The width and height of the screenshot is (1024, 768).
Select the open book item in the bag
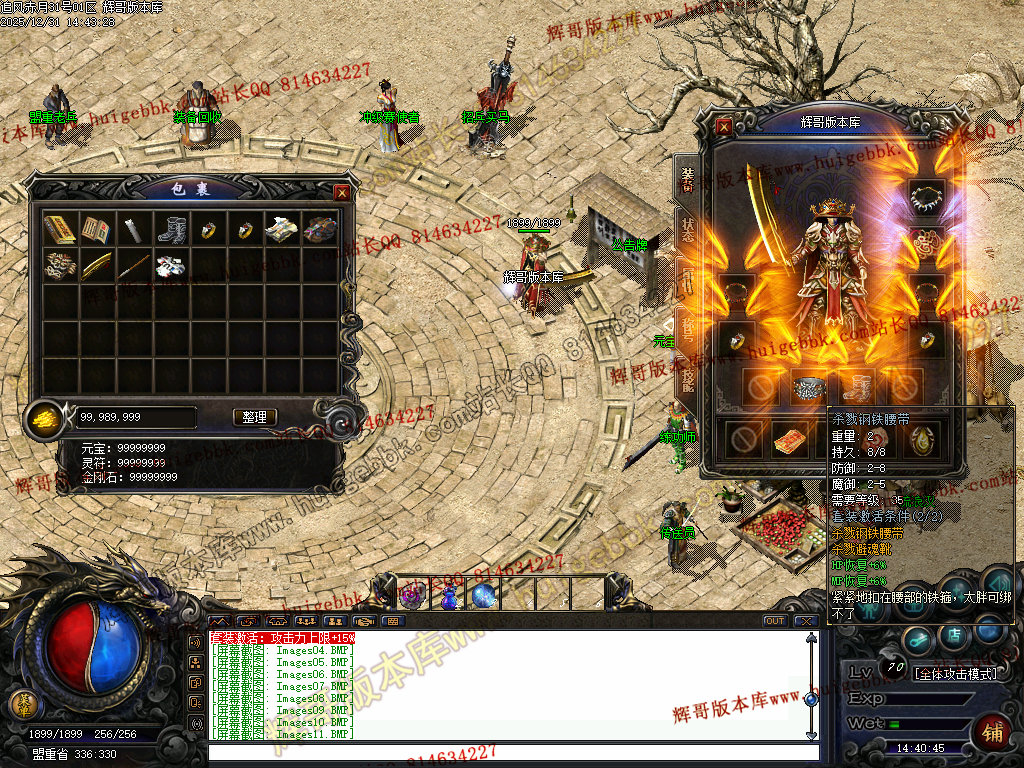click(97, 230)
